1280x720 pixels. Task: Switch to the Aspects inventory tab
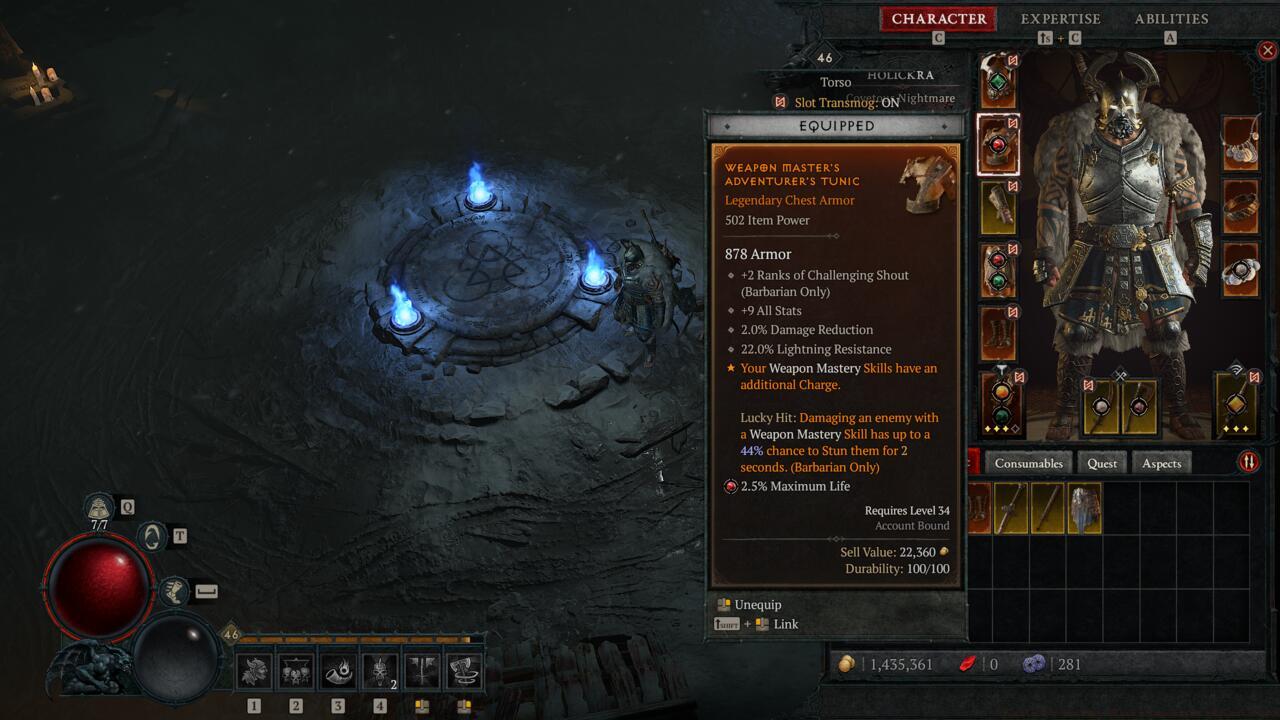click(x=1161, y=463)
